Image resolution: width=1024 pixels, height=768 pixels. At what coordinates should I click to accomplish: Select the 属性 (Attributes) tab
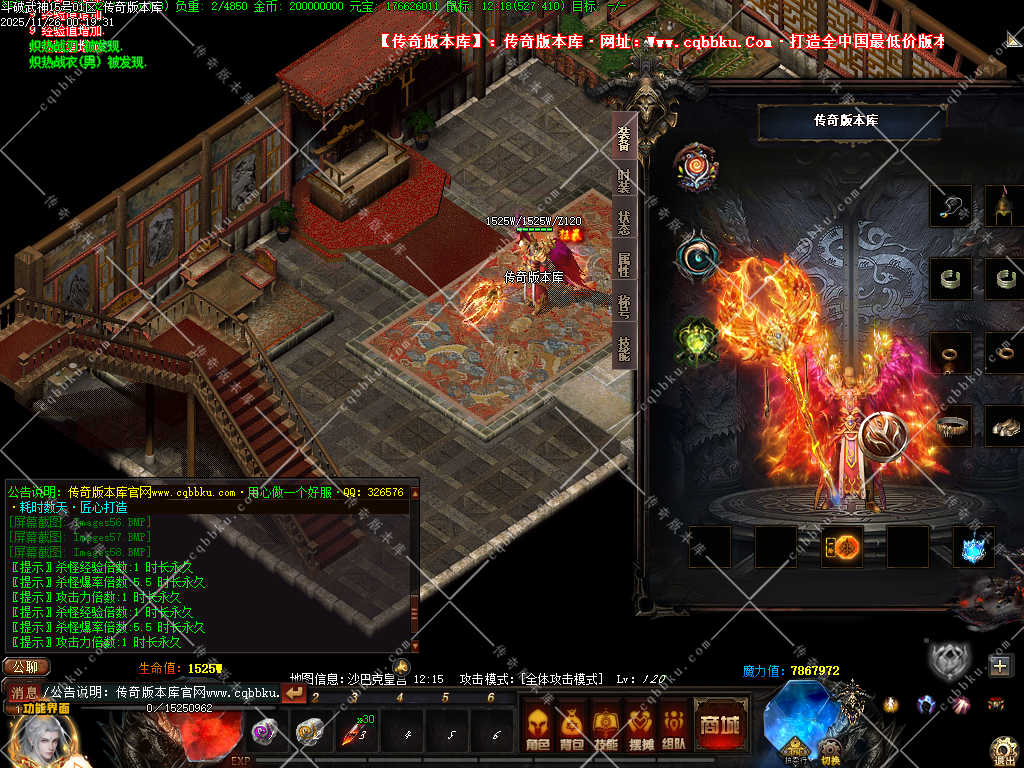pyautogui.click(x=624, y=264)
